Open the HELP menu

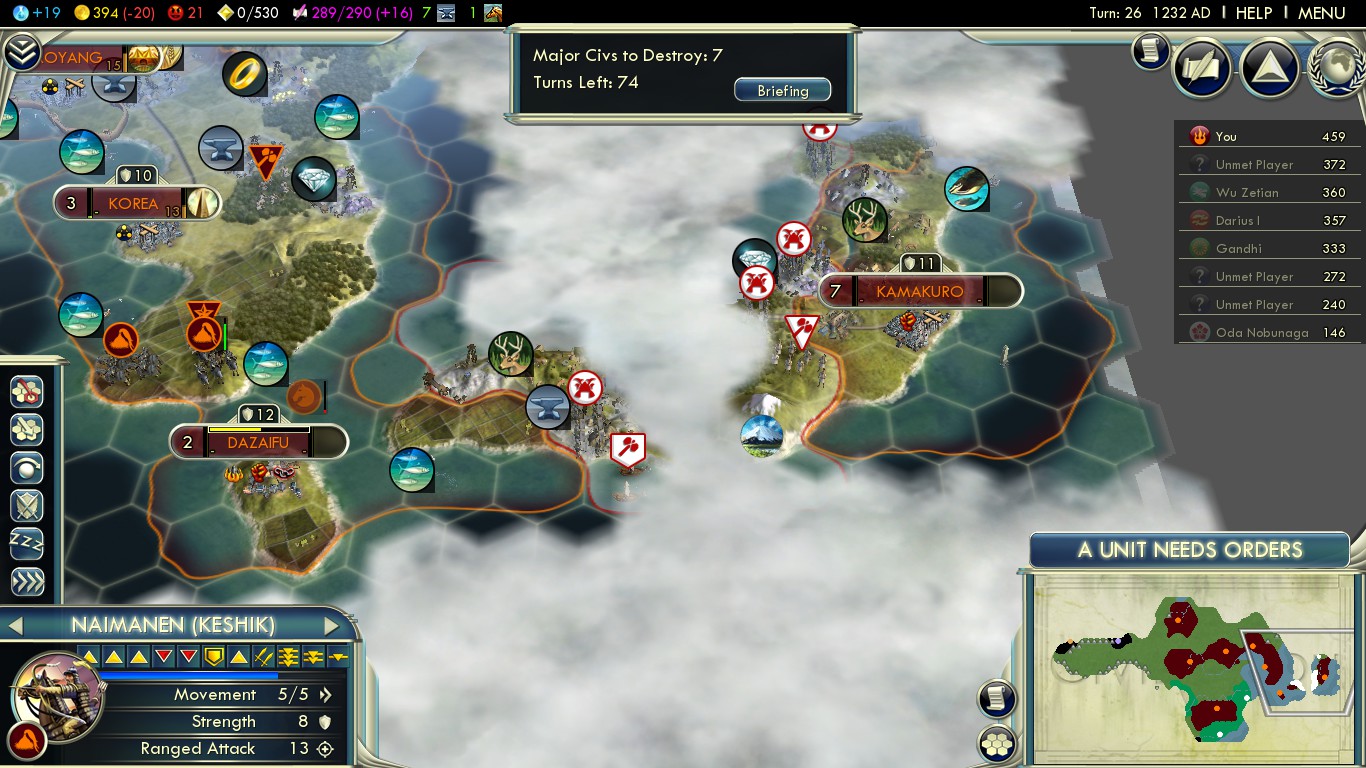[1253, 13]
